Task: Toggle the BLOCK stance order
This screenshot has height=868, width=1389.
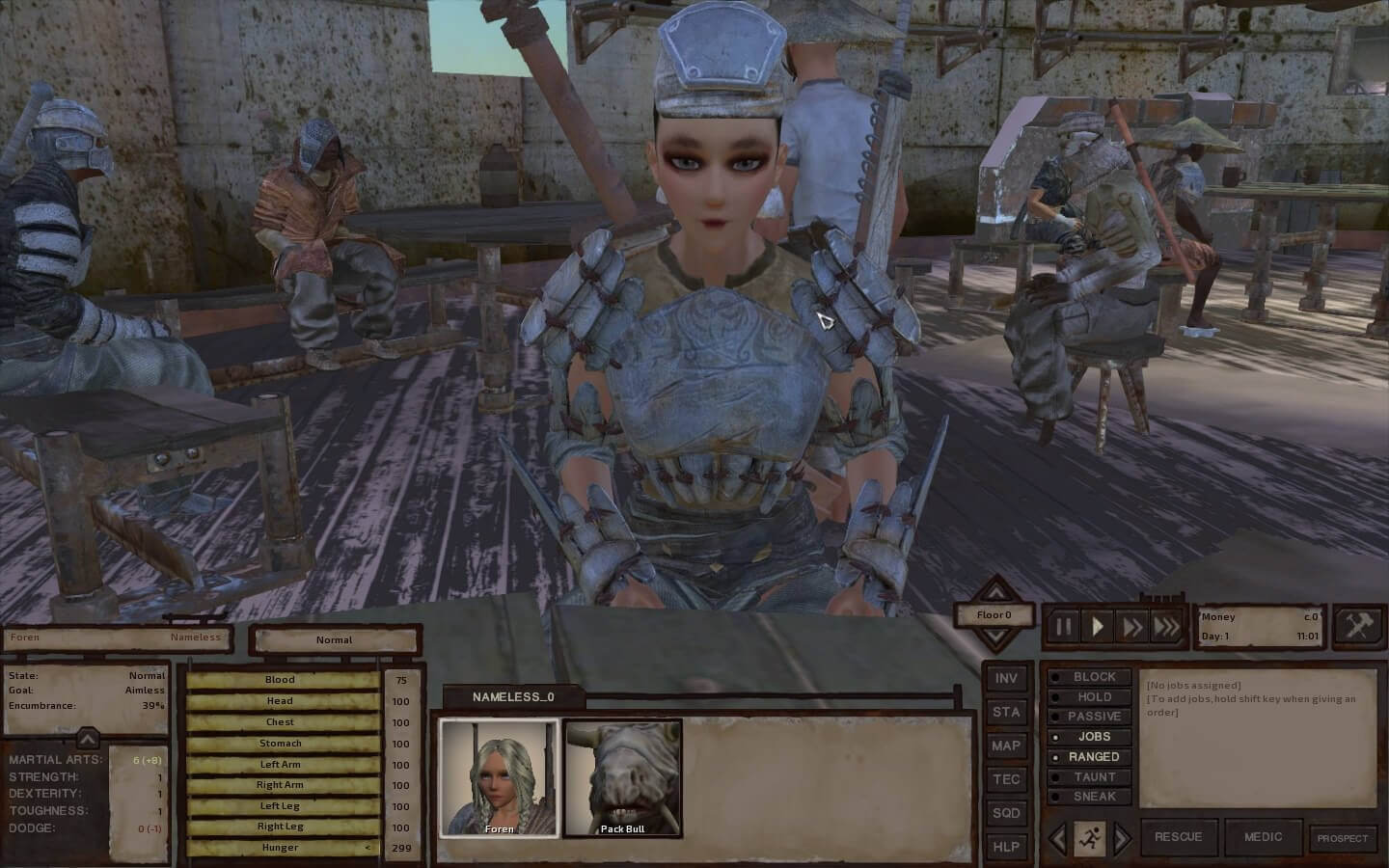Action: click(1089, 677)
